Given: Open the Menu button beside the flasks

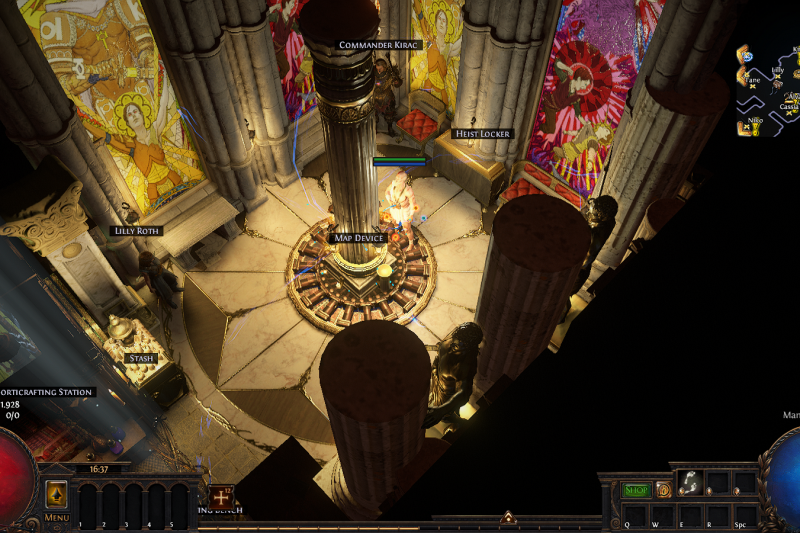Looking at the screenshot, I should [x=56, y=495].
